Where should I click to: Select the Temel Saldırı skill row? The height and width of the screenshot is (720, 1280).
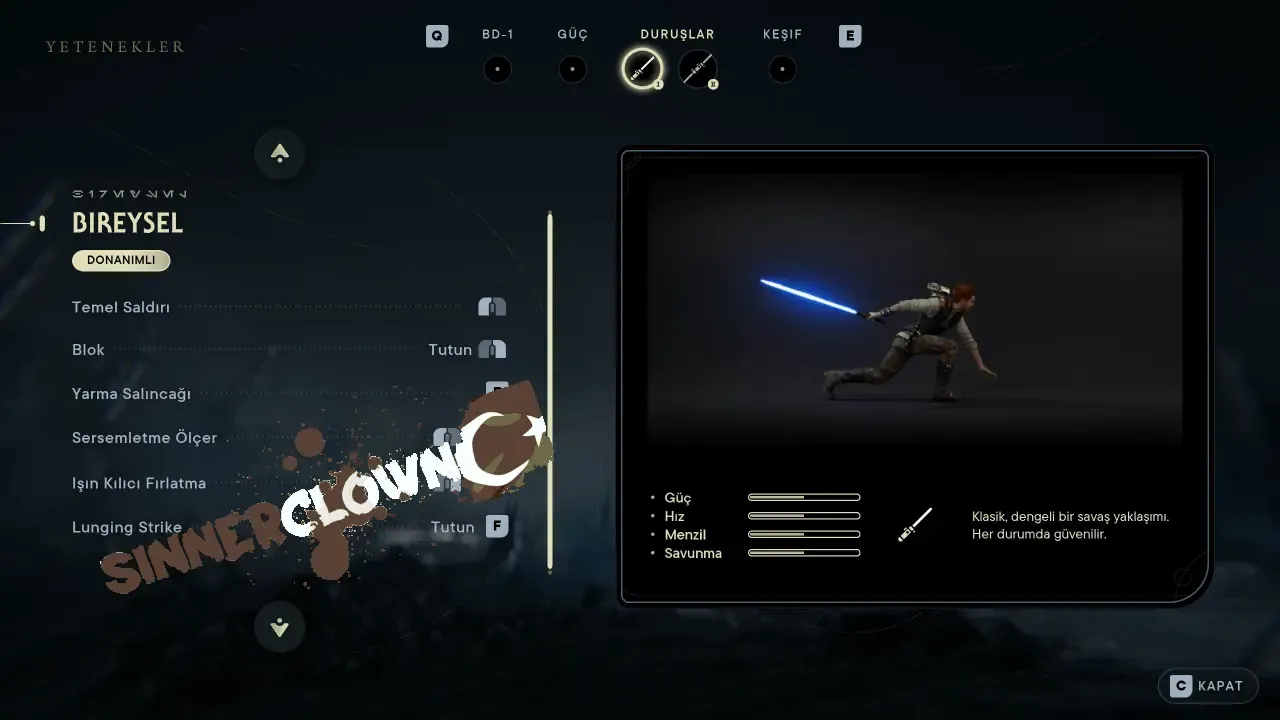[121, 307]
